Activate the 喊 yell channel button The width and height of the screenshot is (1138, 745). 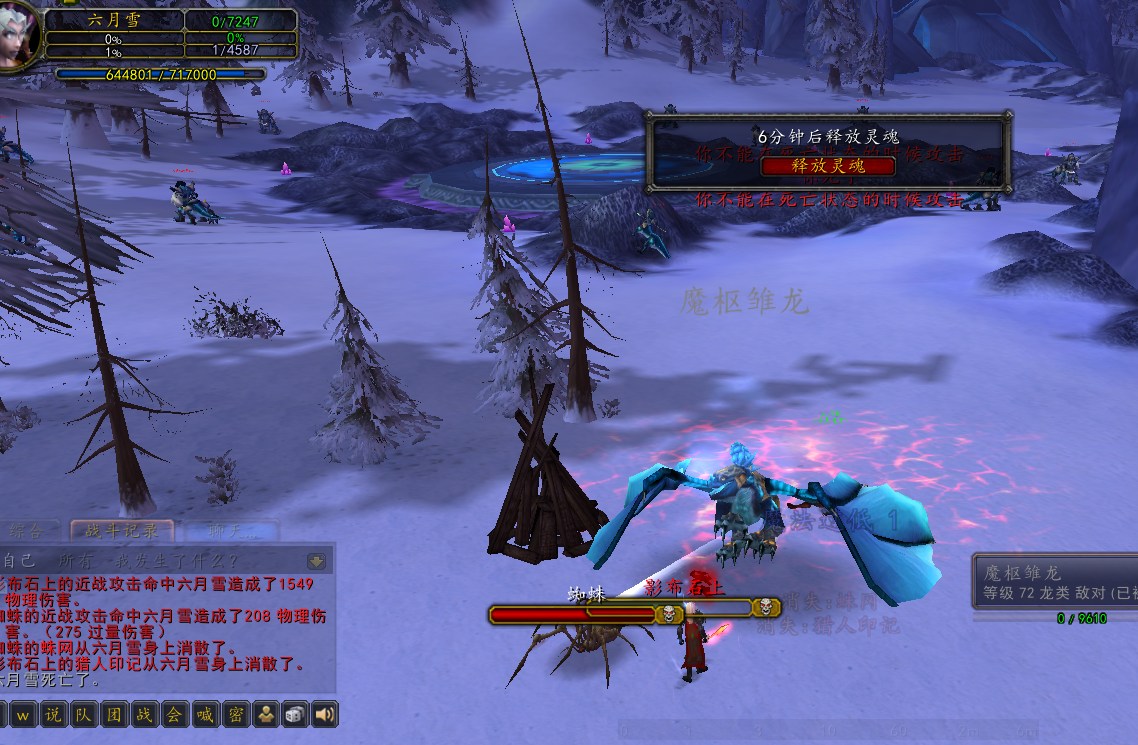coord(205,714)
